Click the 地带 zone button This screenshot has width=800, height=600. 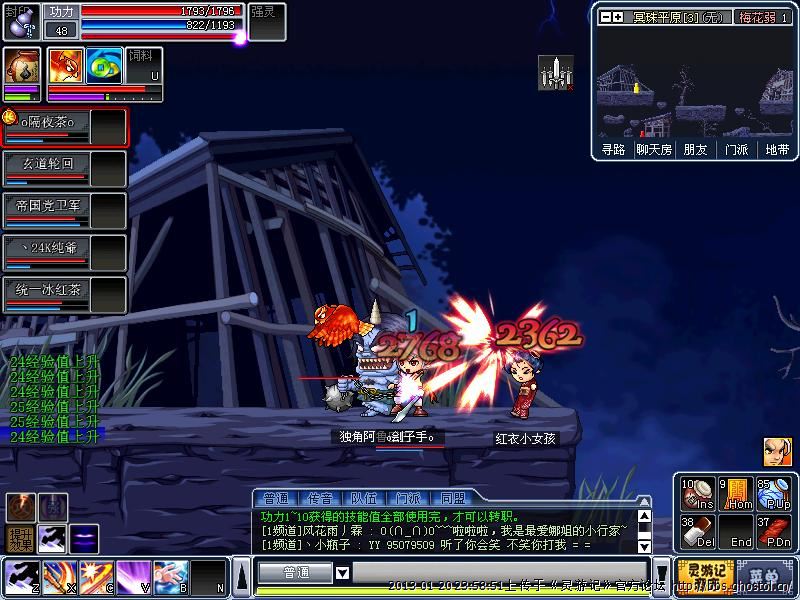click(777, 150)
